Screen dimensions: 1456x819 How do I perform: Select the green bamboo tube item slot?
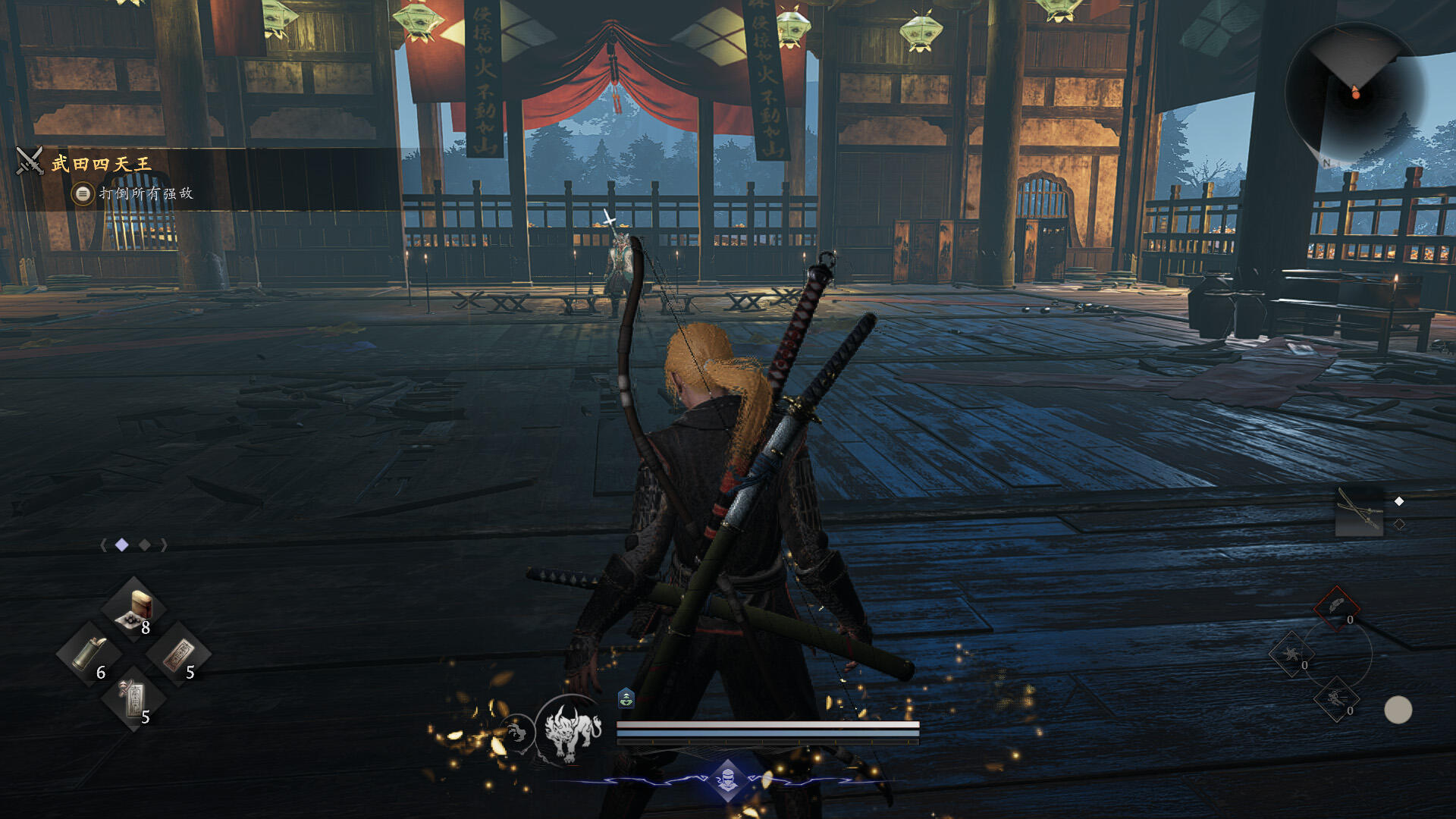90,654
